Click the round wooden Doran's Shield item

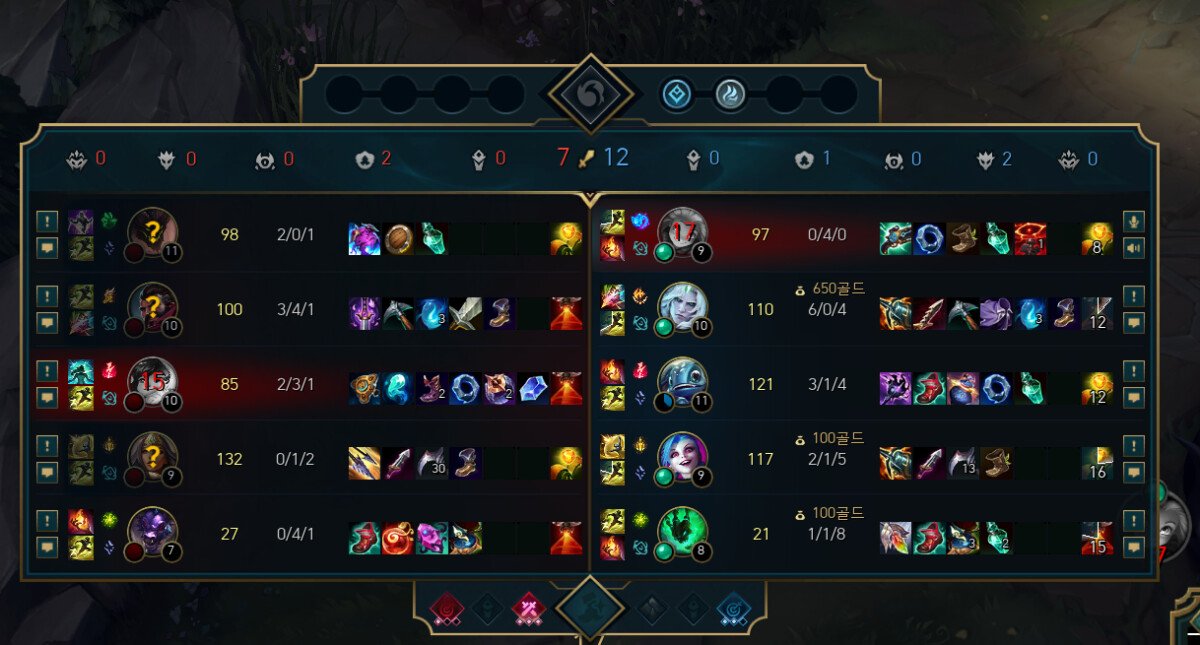click(x=398, y=239)
